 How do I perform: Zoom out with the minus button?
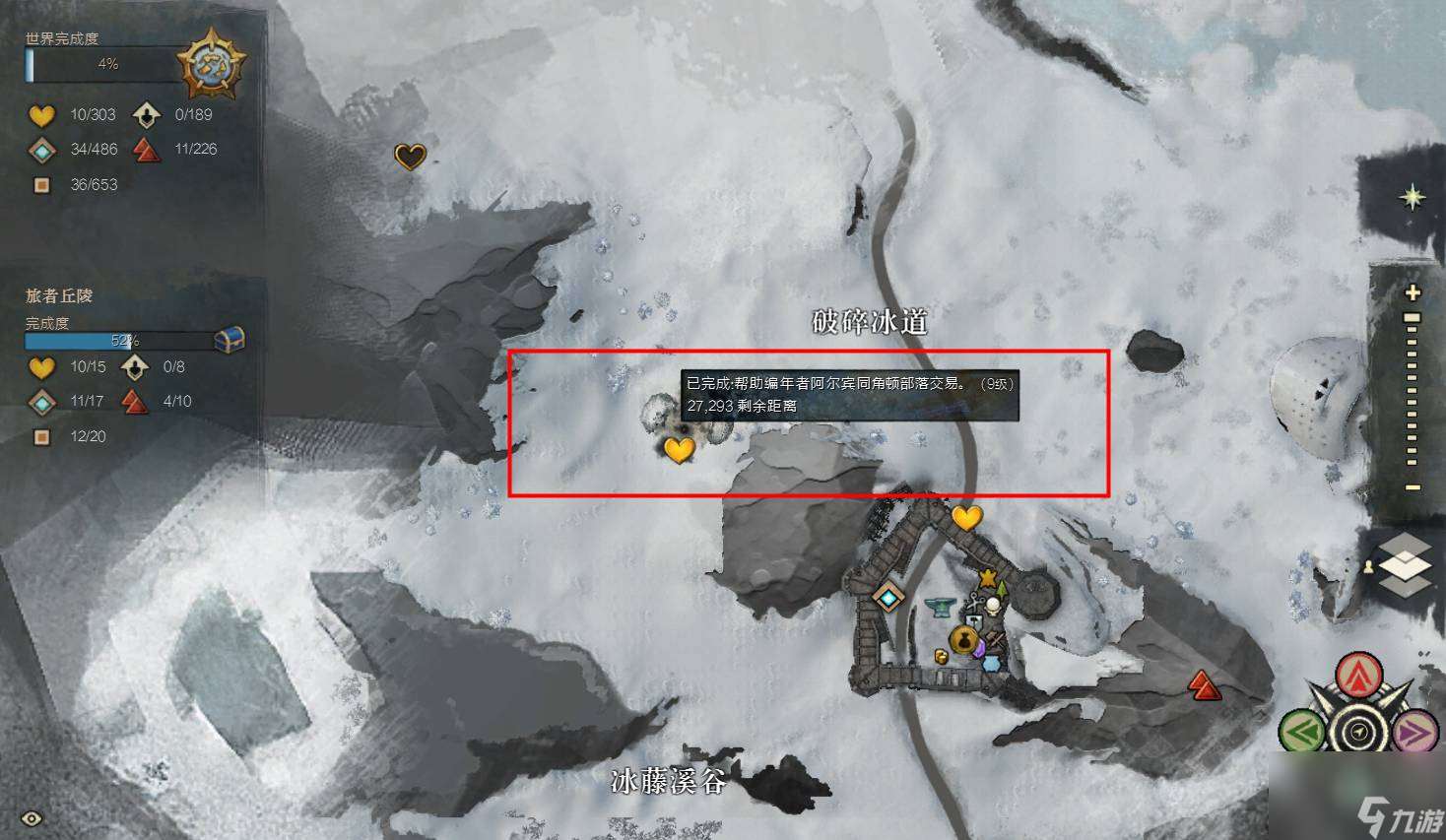pyautogui.click(x=1413, y=487)
